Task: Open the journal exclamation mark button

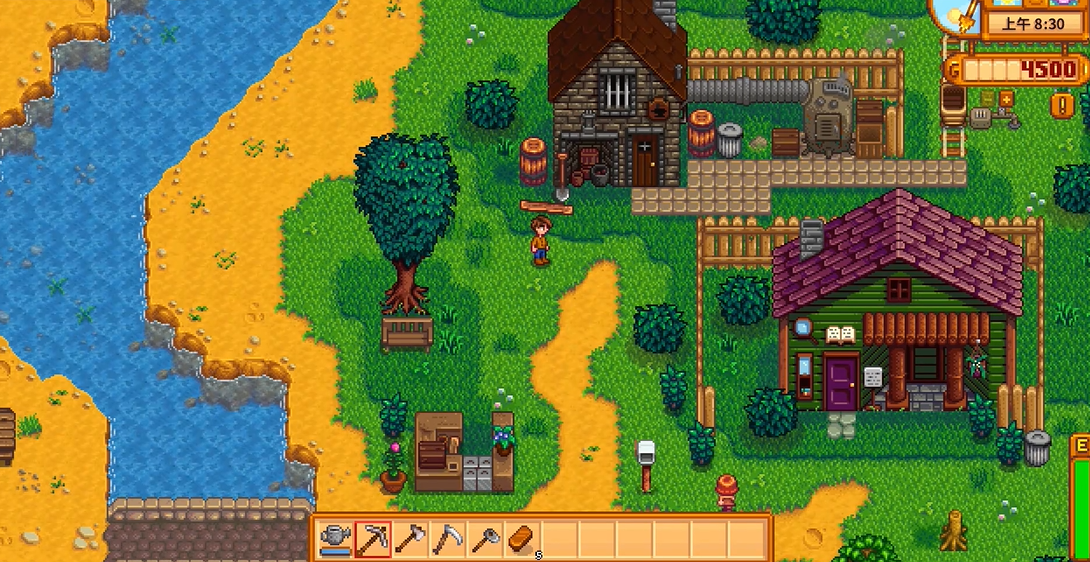Action: click(x=1061, y=103)
